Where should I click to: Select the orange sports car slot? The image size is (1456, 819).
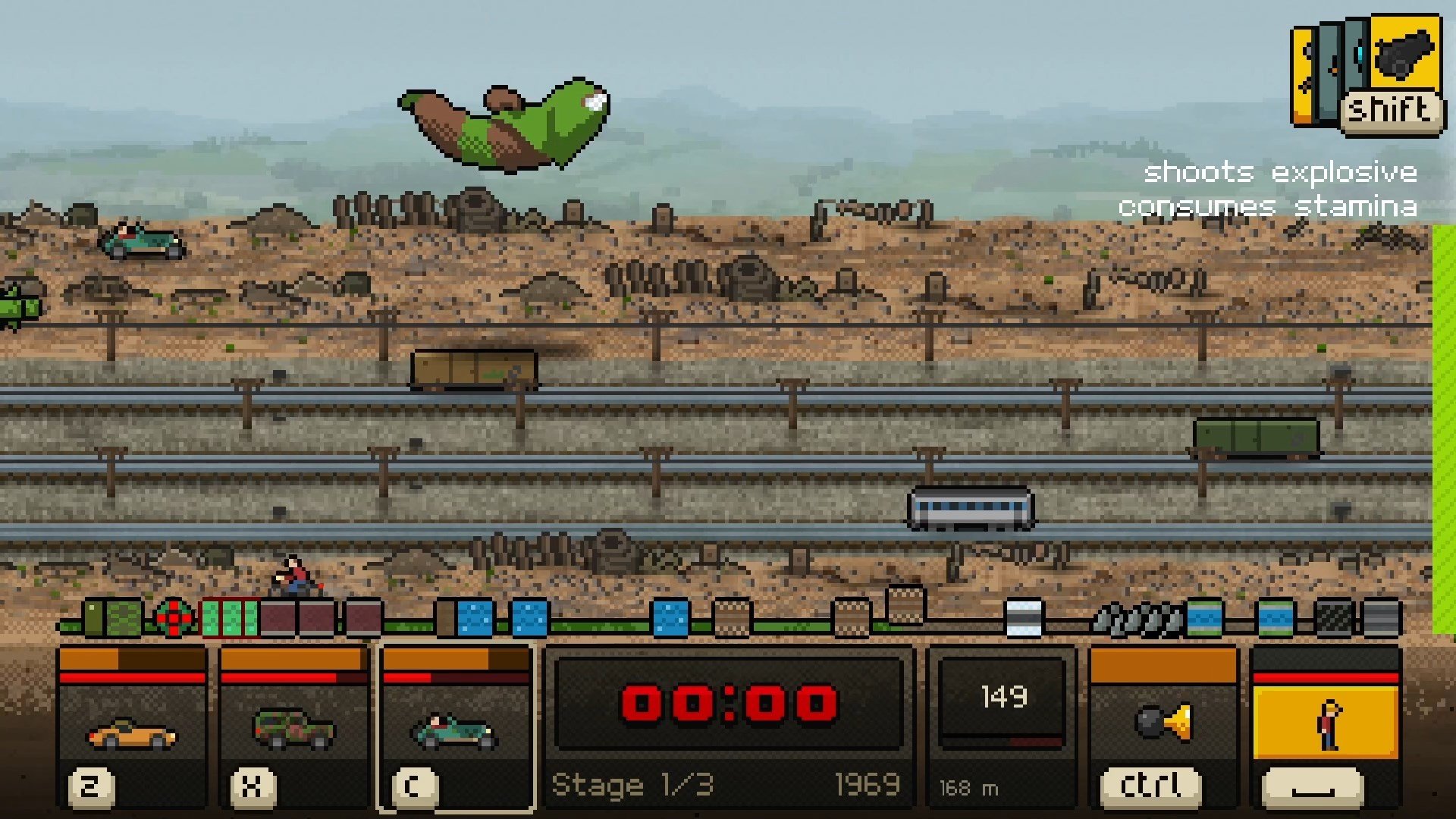point(132,728)
